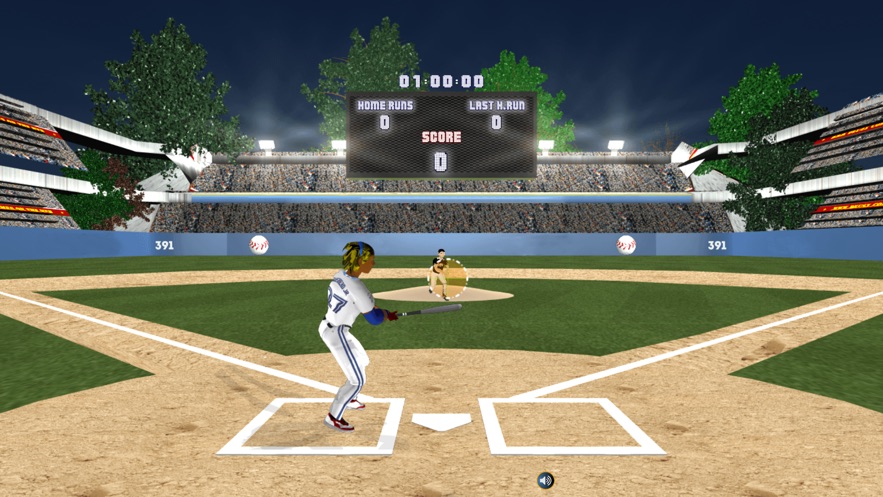Toggle the sound speaker icon
This screenshot has height=497, width=883.
[x=545, y=481]
